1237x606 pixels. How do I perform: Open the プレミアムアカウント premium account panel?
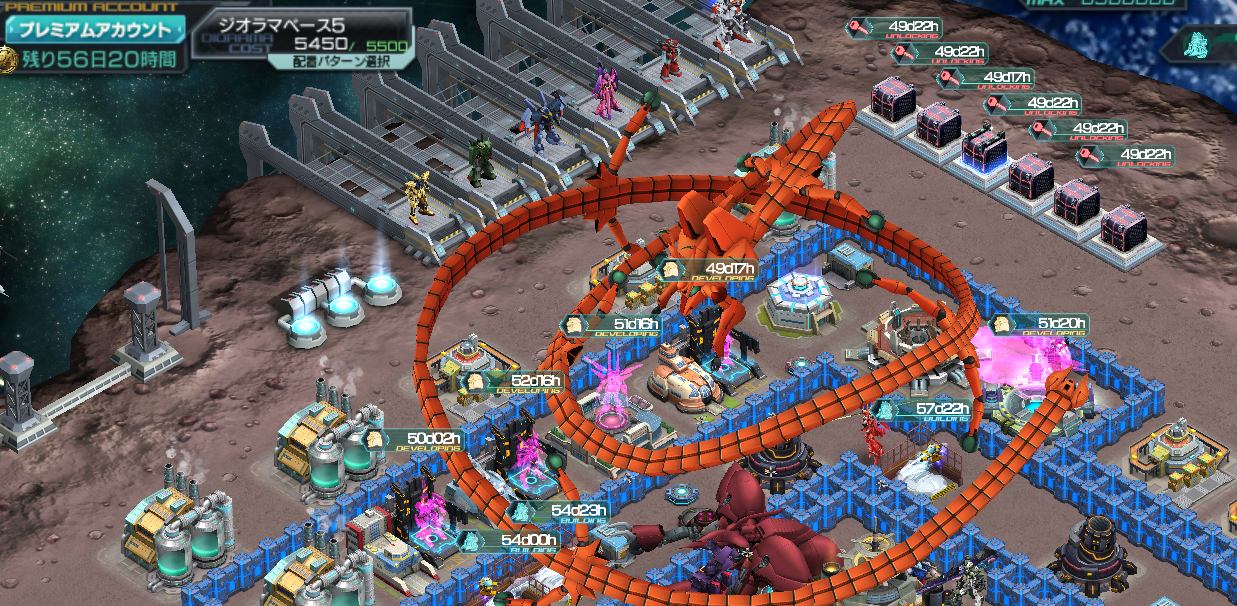95,30
